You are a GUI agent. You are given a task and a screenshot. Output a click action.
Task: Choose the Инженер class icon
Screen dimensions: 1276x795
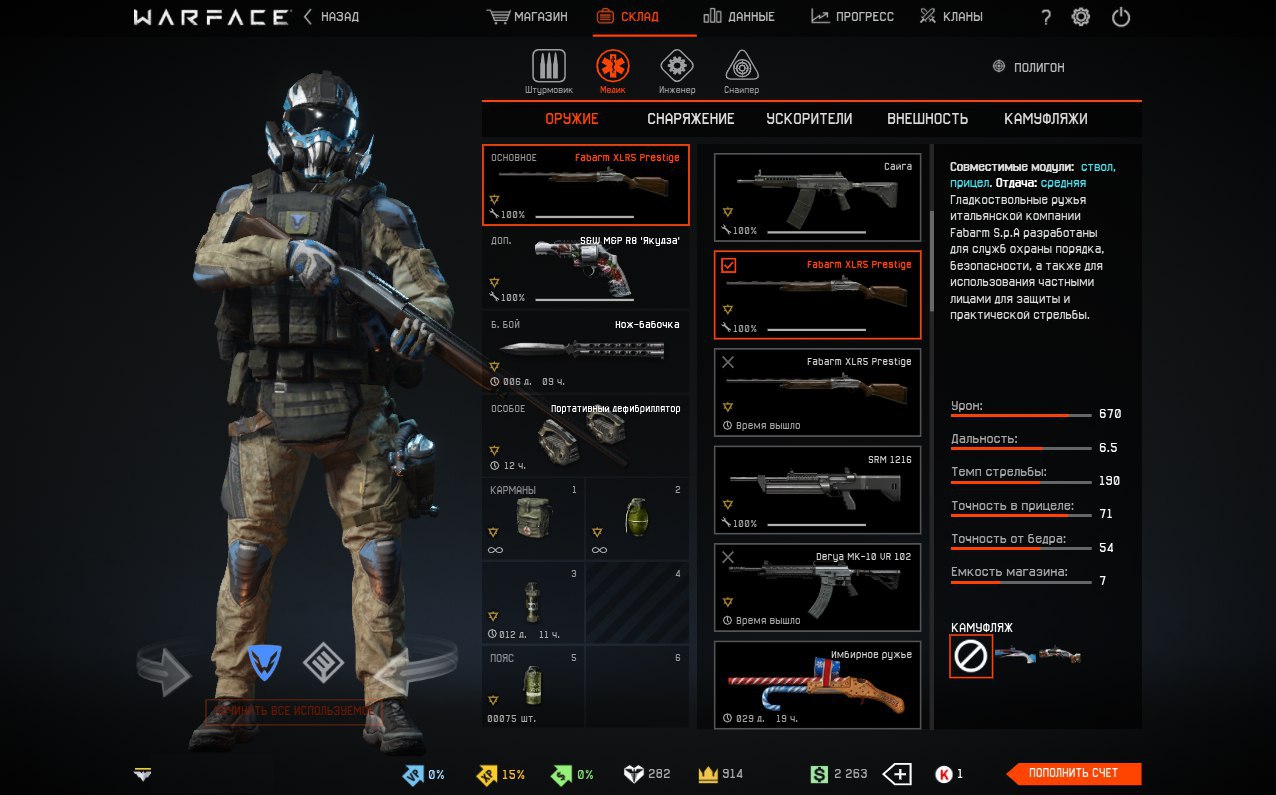pos(677,70)
